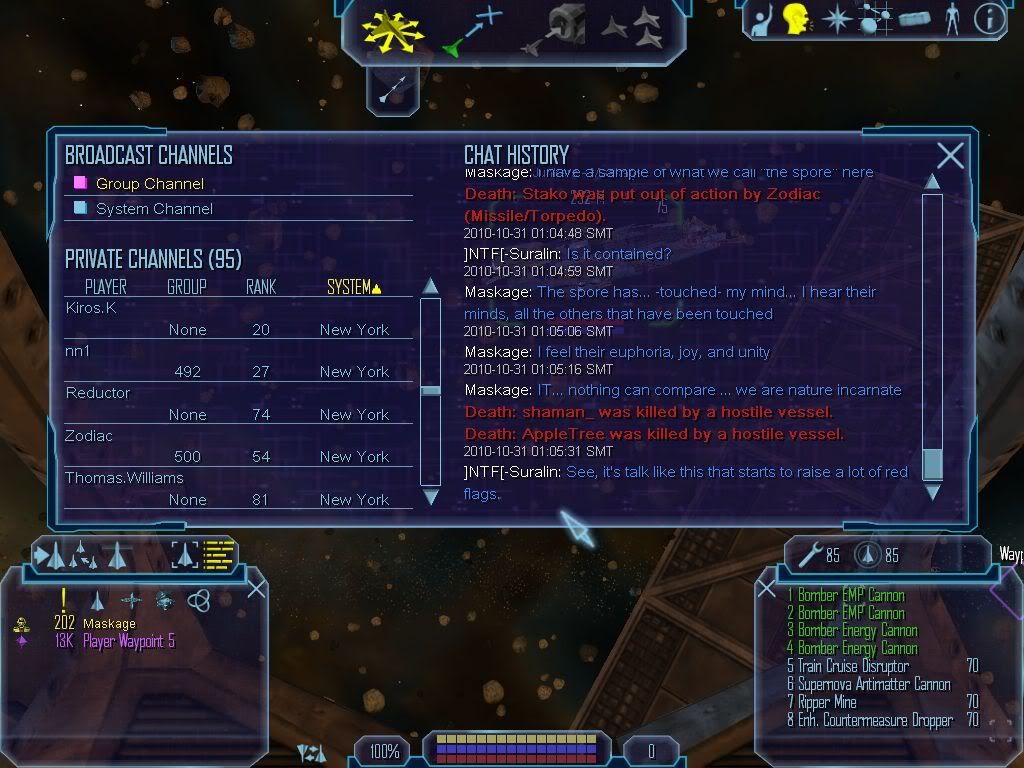This screenshot has width=1024, height=768.
Task: Open chat via the yellow talking head icon
Action: 796,19
